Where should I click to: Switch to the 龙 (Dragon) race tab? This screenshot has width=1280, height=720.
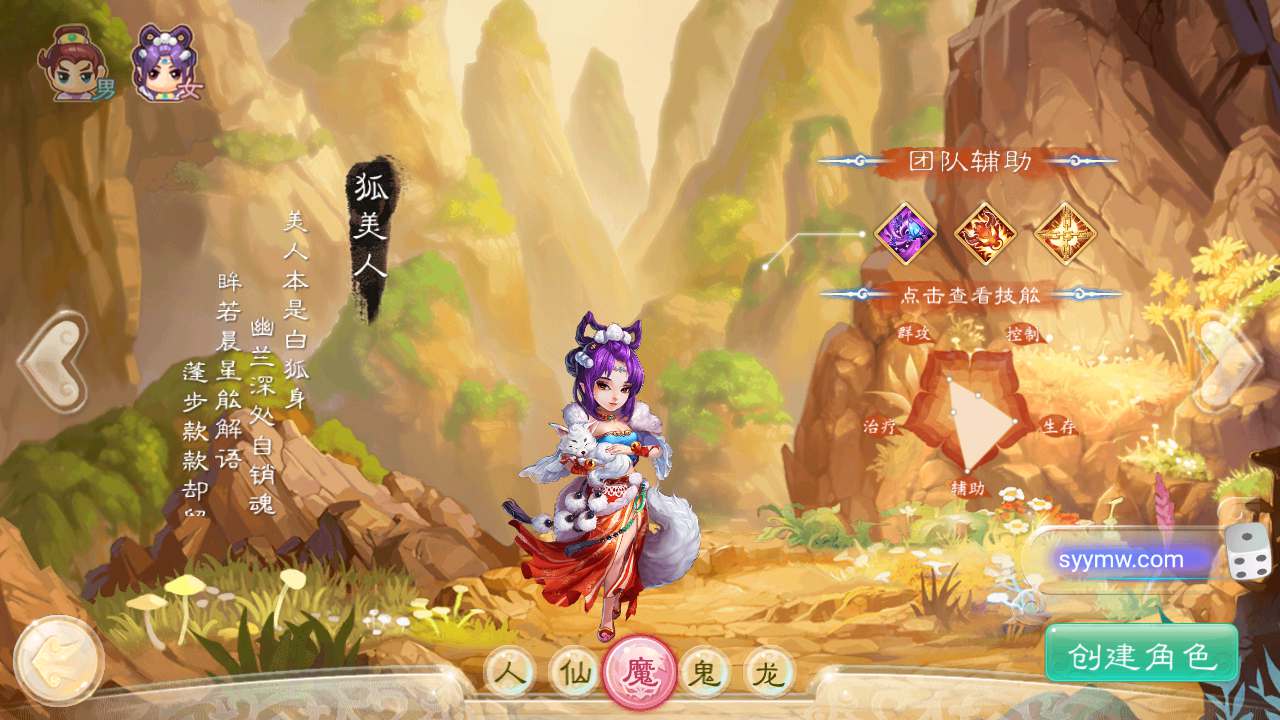click(768, 672)
